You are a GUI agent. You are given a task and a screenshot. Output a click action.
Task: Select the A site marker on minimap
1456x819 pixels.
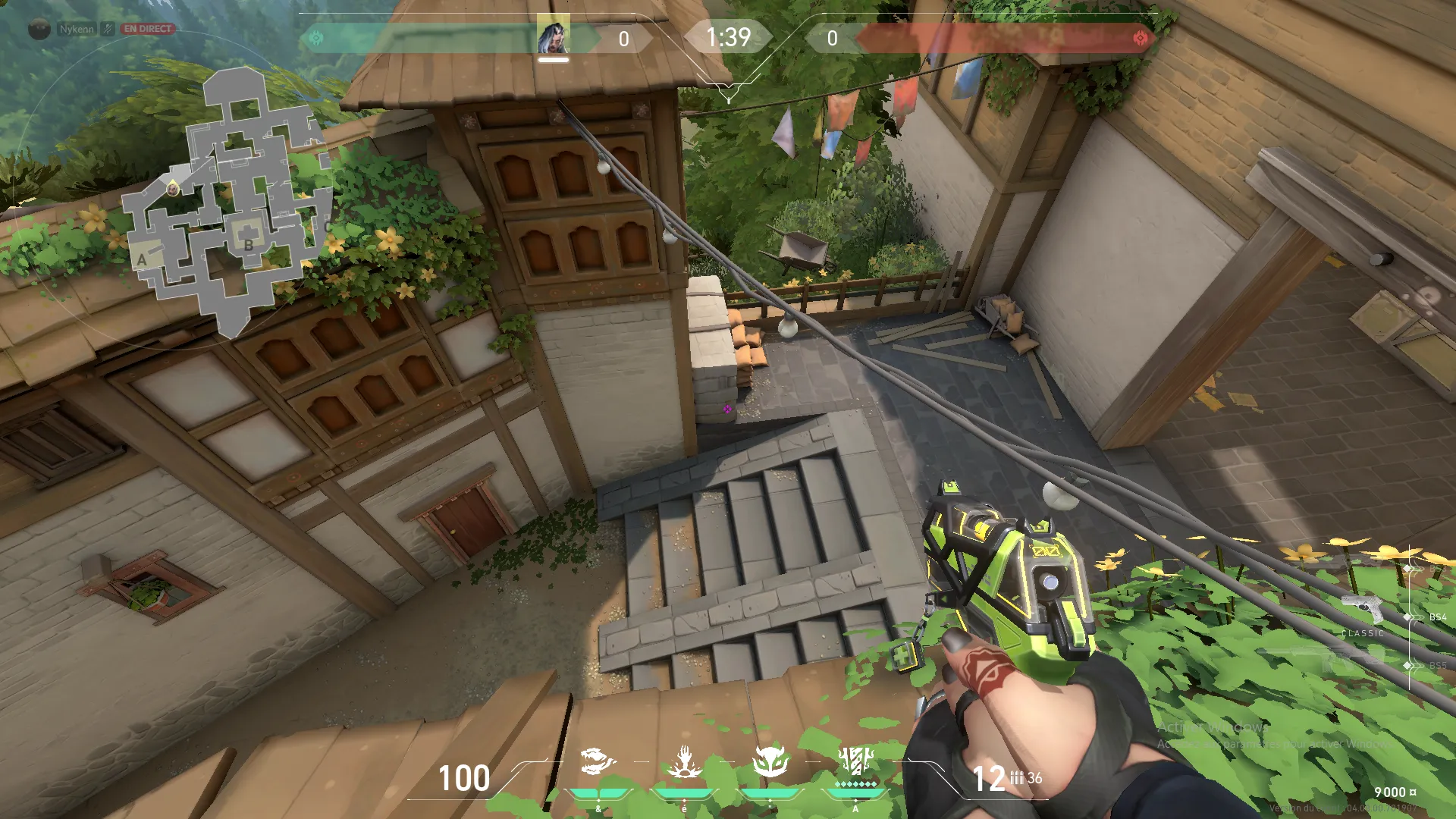click(142, 259)
